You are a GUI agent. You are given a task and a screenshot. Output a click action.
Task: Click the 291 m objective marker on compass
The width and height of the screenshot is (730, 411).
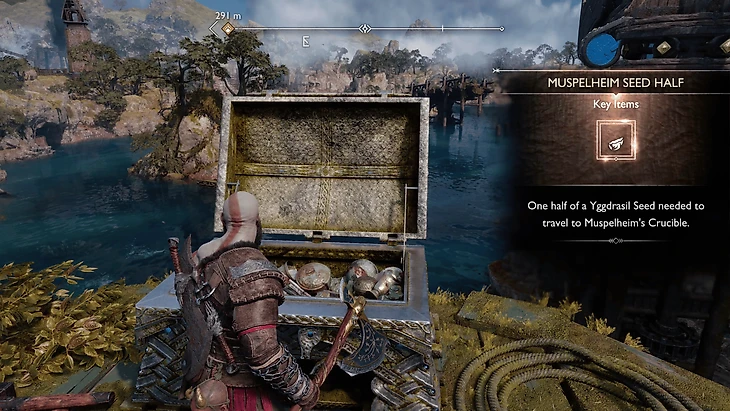[228, 29]
